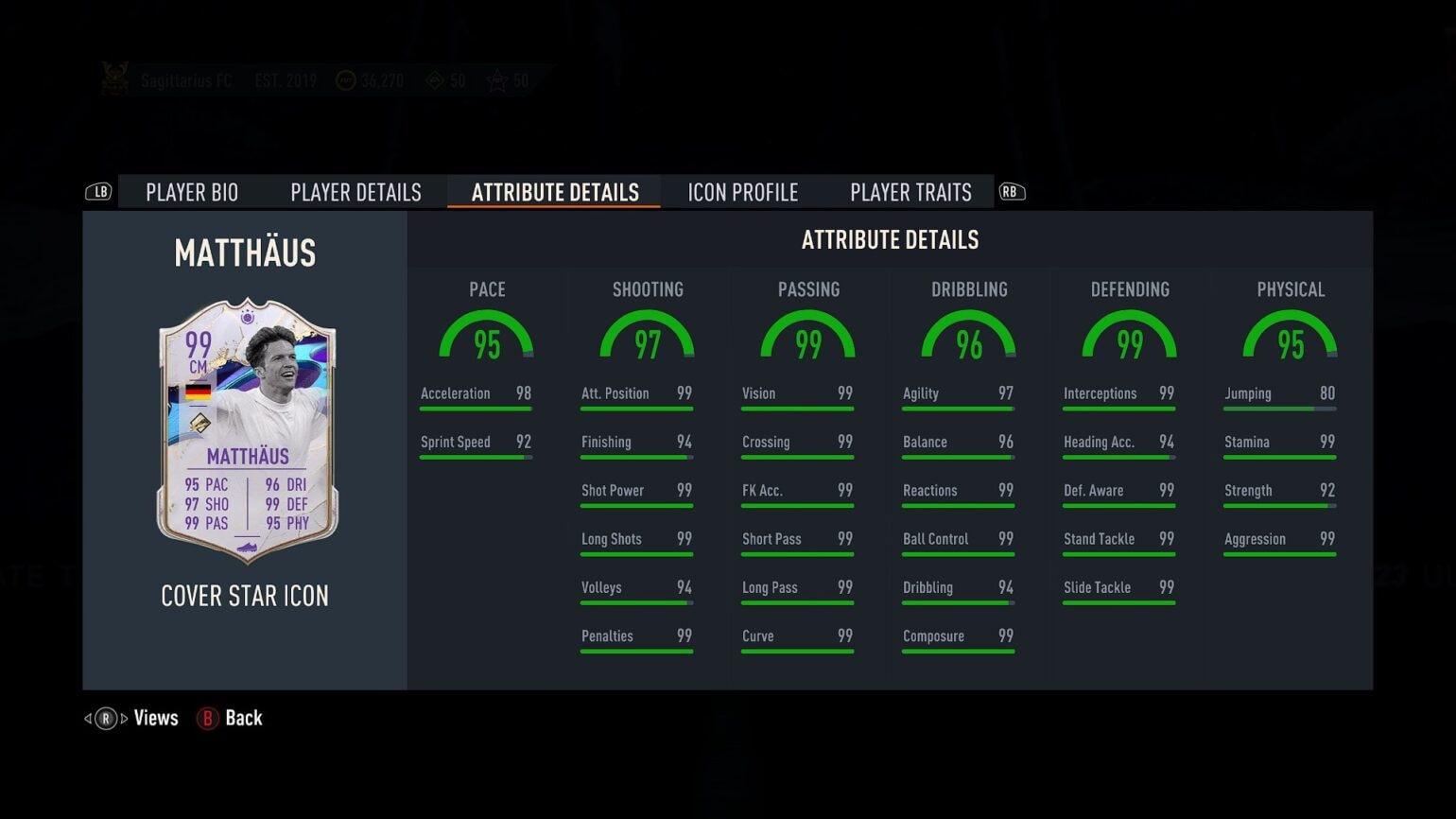Click the coin balance icon showing 36,270
1456x819 pixels.
tap(345, 79)
